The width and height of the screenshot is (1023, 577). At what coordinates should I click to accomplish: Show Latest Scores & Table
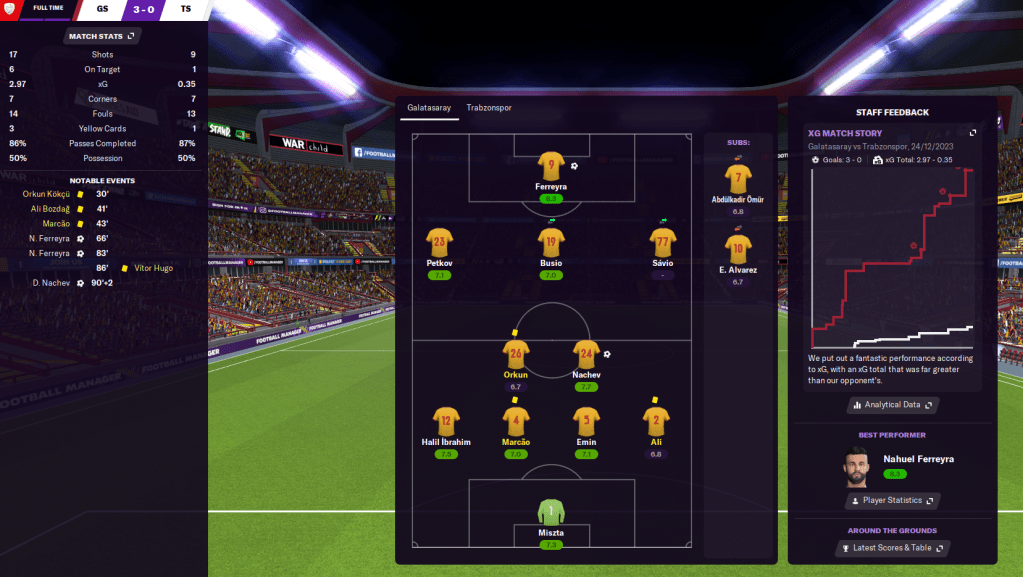(x=893, y=548)
